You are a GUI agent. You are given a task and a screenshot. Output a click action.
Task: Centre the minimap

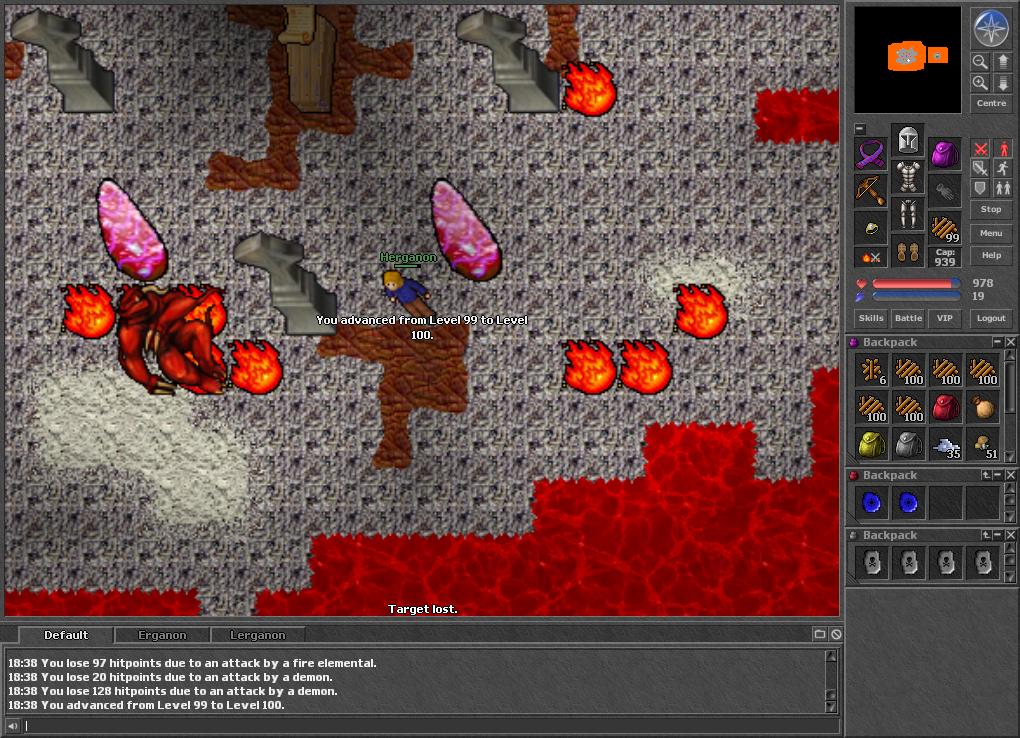coord(991,103)
